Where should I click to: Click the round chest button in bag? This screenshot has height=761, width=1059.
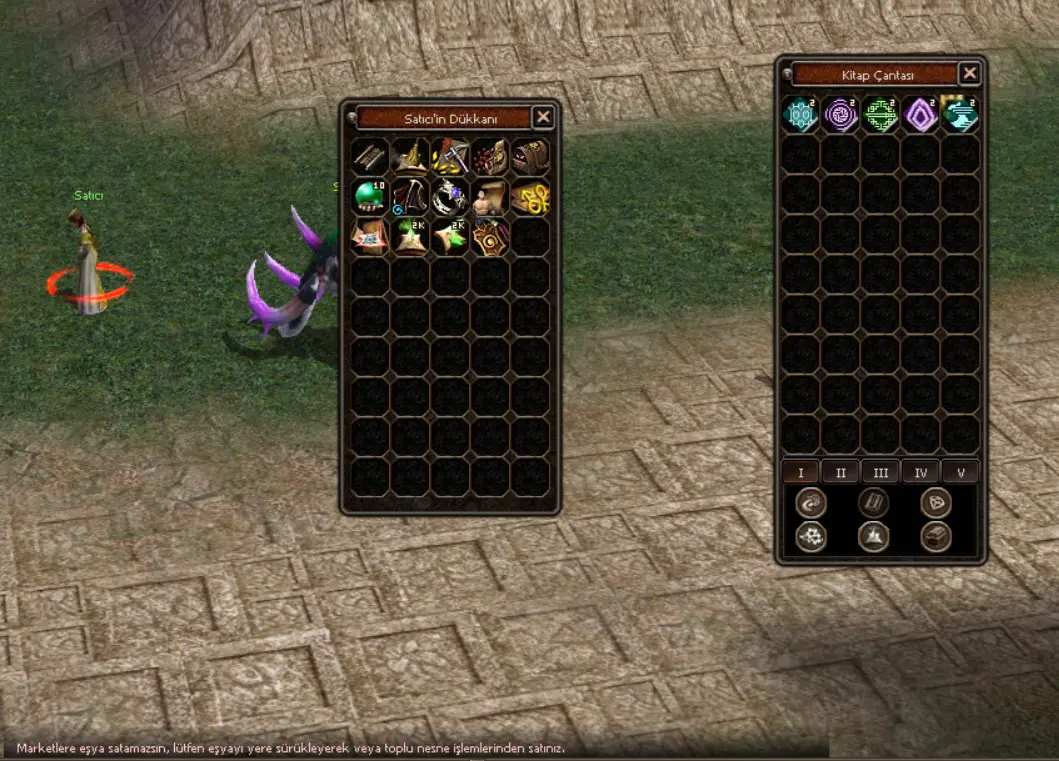(936, 537)
